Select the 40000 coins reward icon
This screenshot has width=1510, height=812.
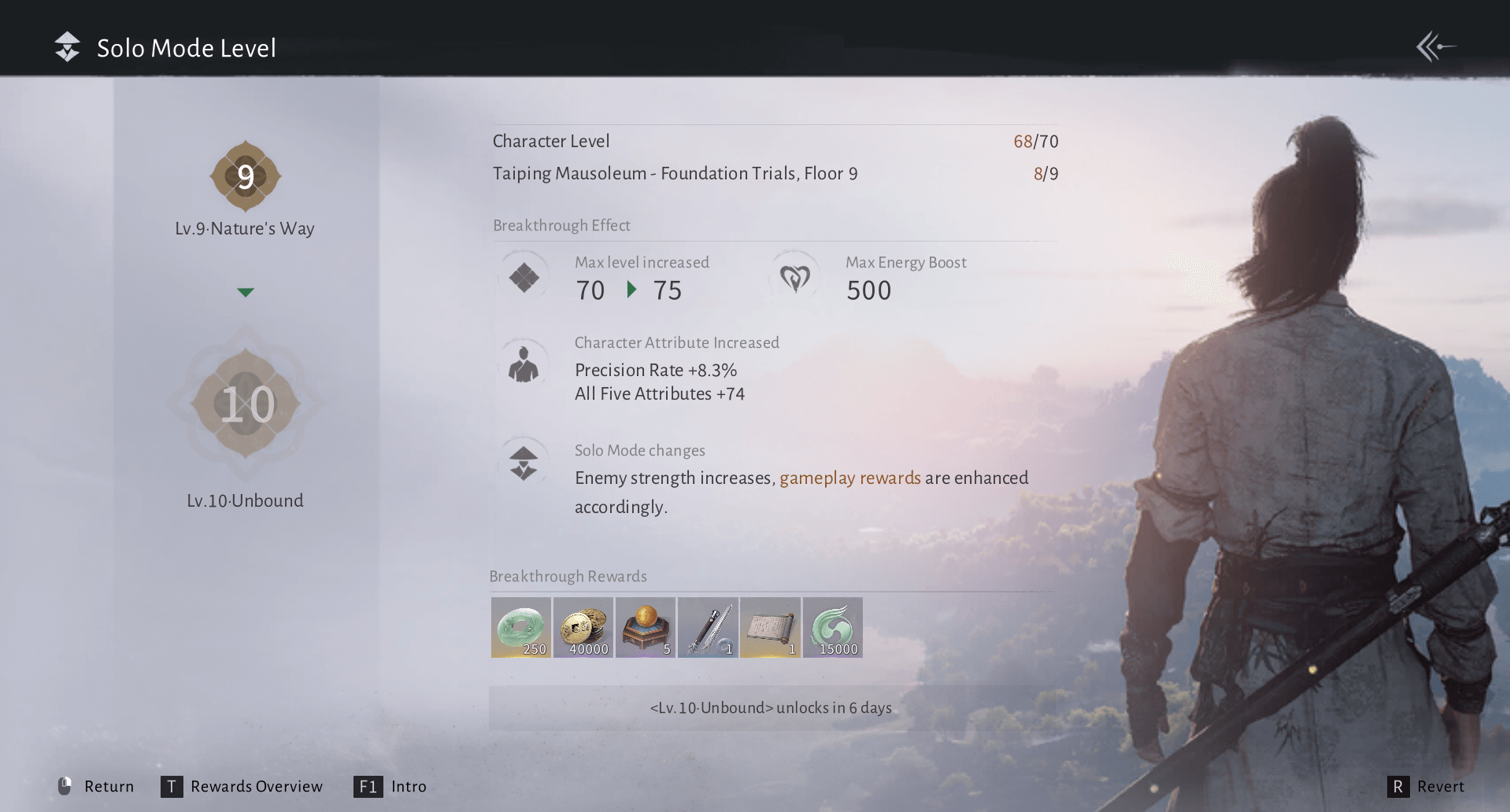click(x=583, y=627)
